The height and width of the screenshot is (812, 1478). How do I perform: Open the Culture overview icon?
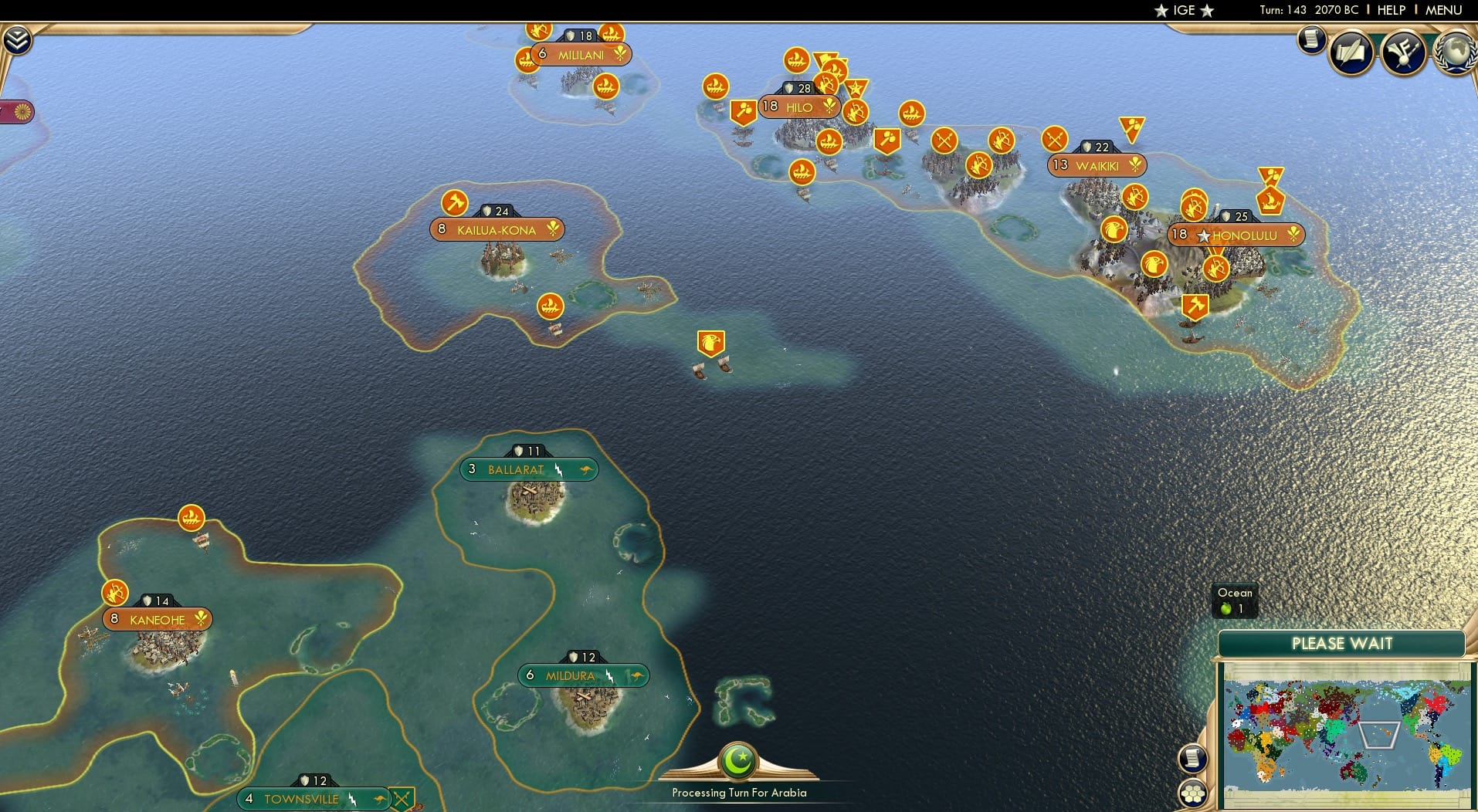(x=1405, y=52)
